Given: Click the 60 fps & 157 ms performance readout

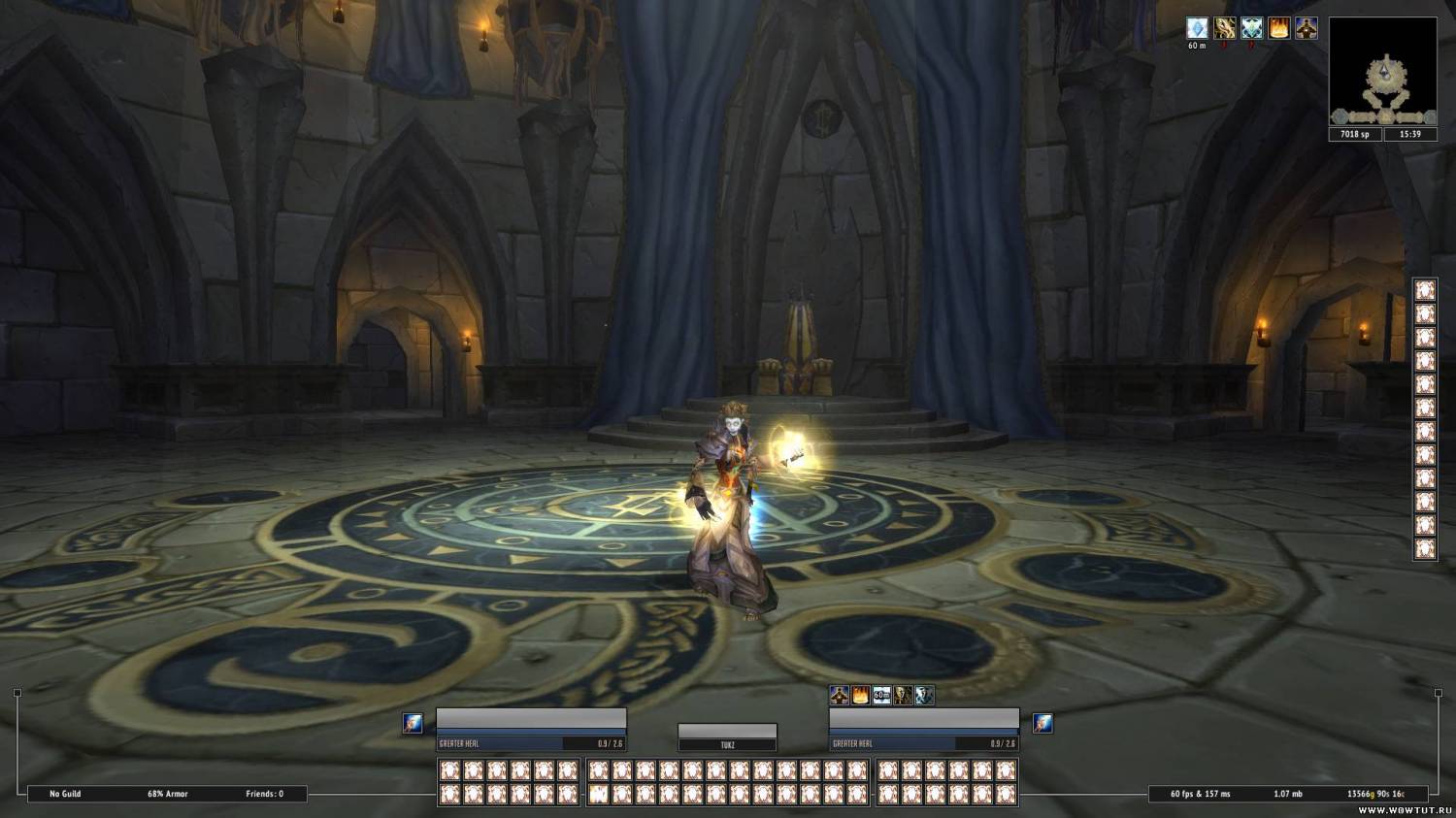Looking at the screenshot, I should click(1200, 793).
